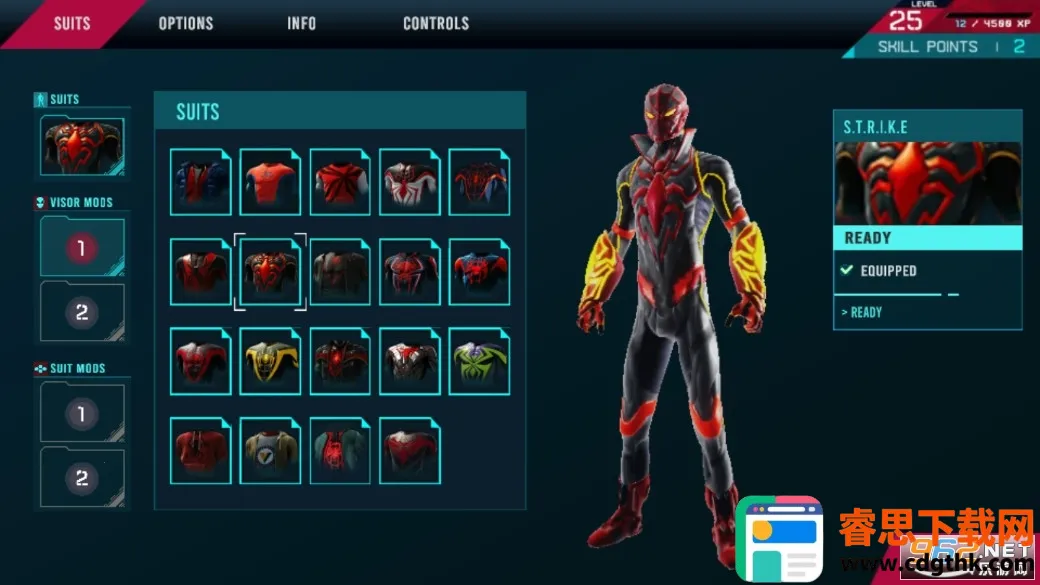Open the Controls tab
Screen dimensions: 1040x585
[436, 23]
